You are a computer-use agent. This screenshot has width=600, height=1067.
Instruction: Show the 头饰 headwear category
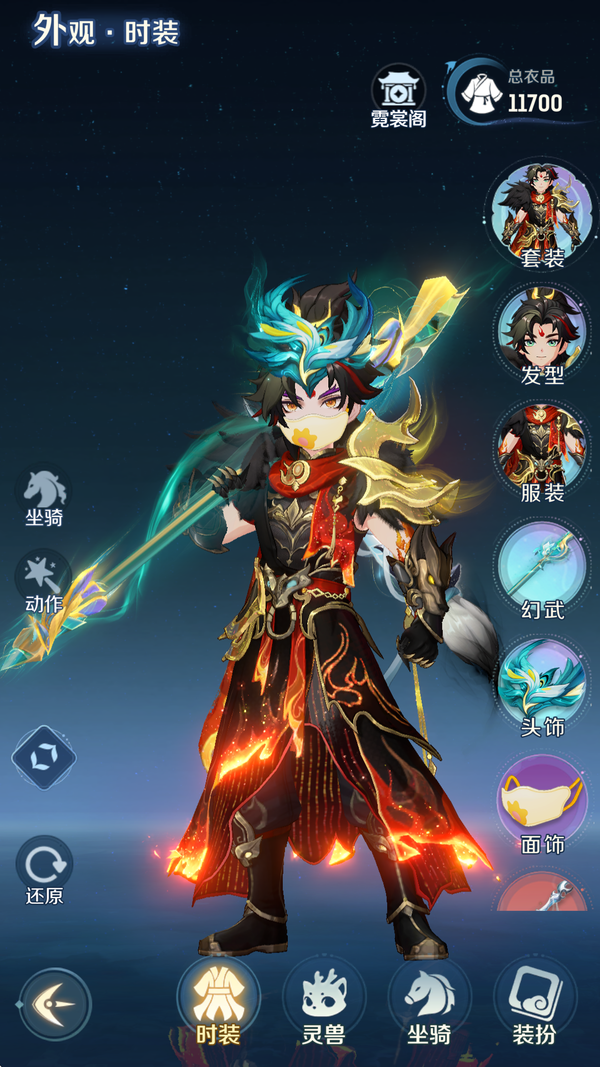[x=542, y=684]
